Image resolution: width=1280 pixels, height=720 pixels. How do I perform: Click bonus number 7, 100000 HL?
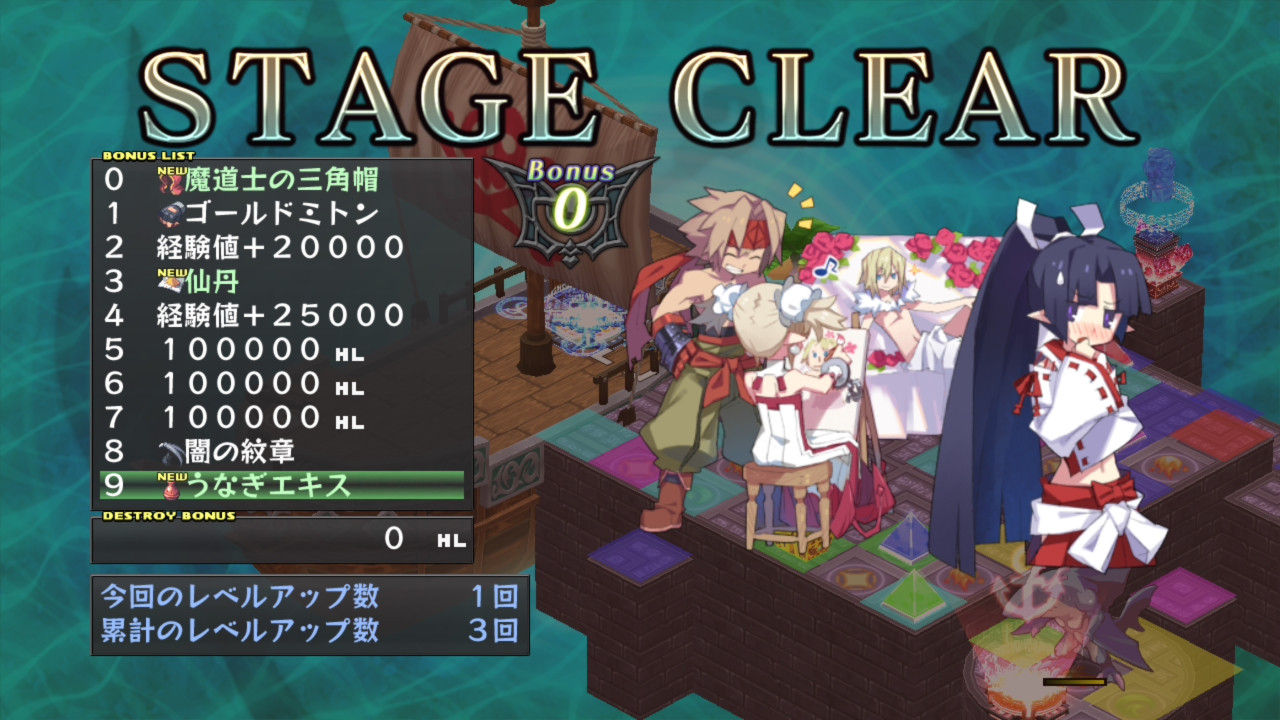(x=281, y=417)
